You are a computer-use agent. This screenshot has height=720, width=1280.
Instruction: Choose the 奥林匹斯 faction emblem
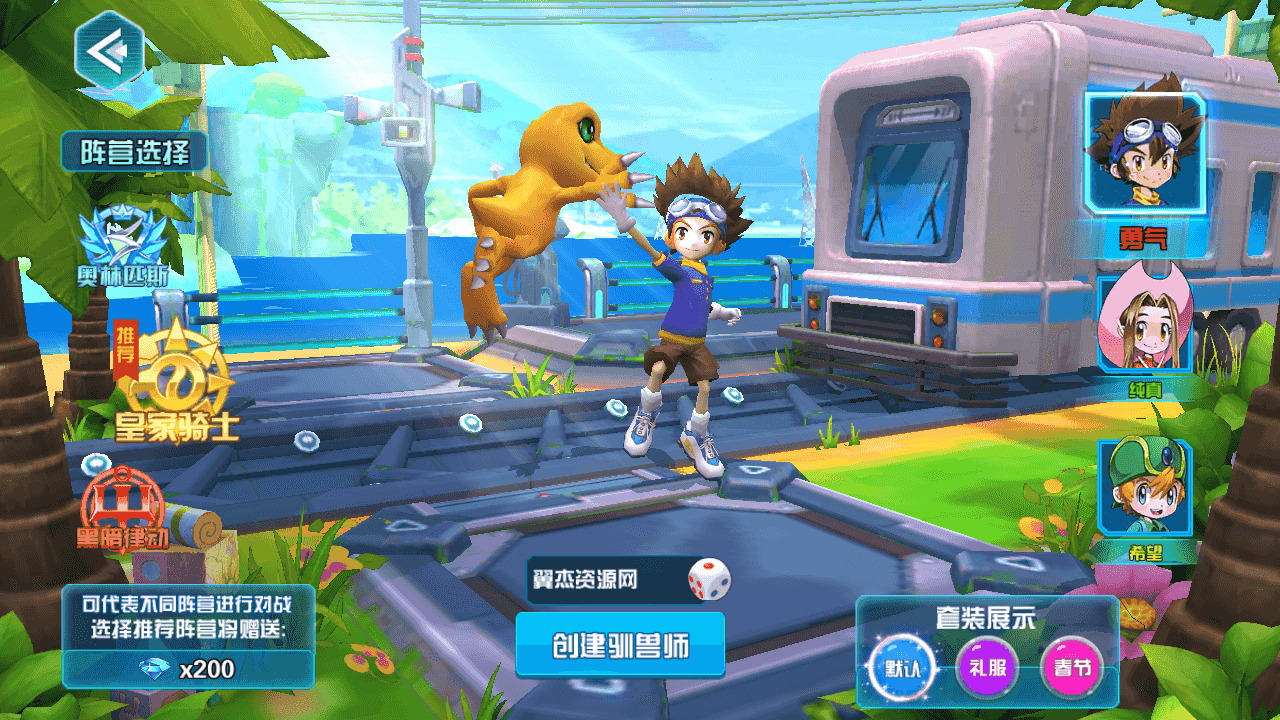coord(122,245)
